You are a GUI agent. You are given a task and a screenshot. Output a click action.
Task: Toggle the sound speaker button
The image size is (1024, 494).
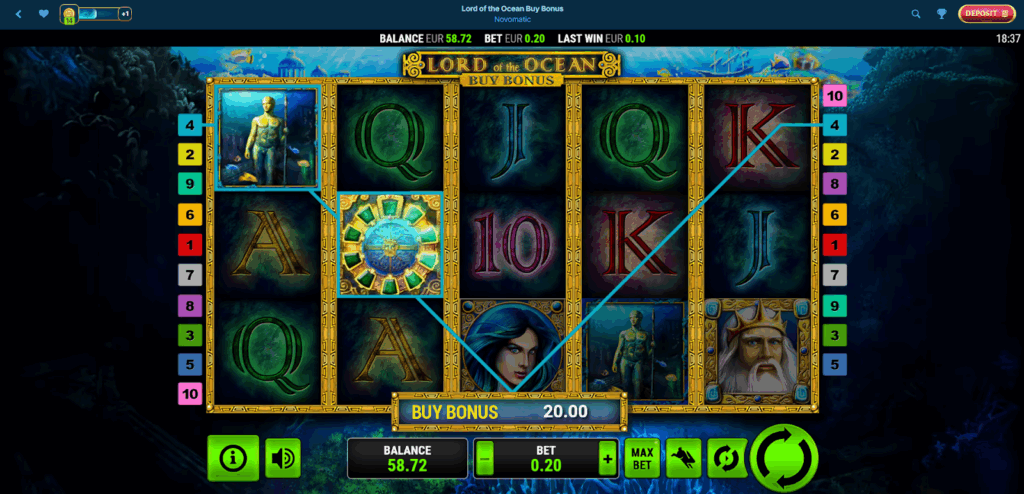(x=283, y=458)
